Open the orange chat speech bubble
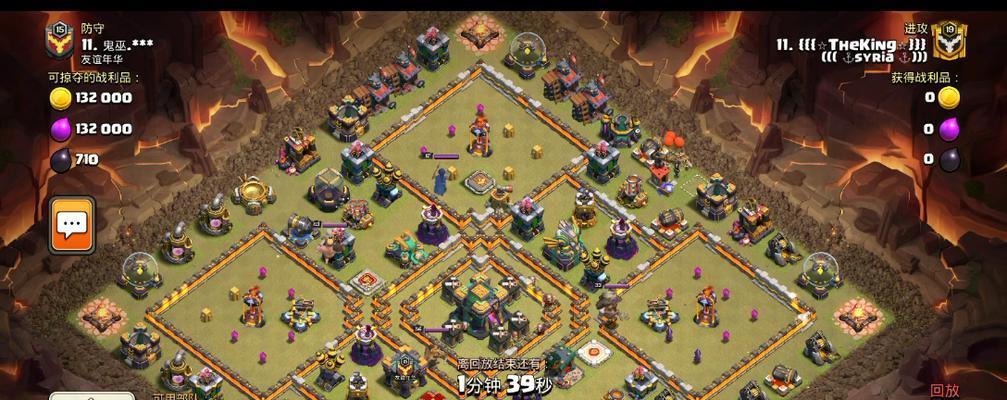 tap(72, 224)
